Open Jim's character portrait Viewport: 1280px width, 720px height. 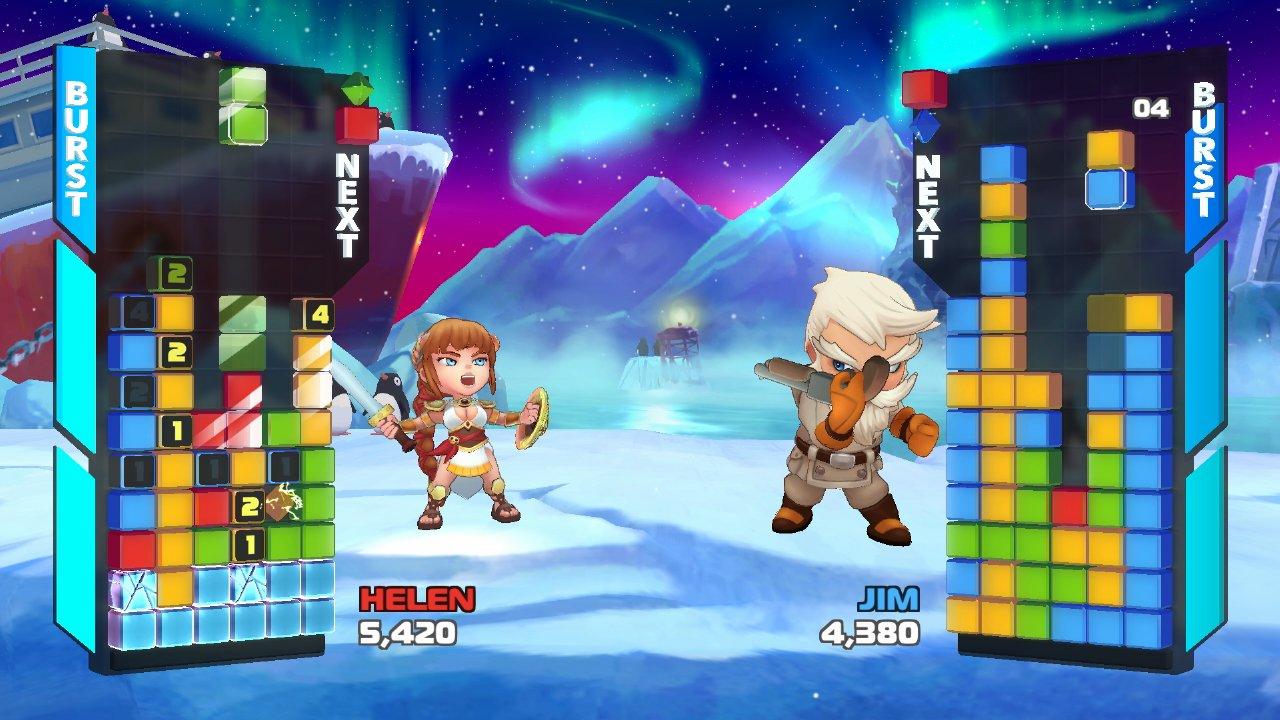point(845,430)
